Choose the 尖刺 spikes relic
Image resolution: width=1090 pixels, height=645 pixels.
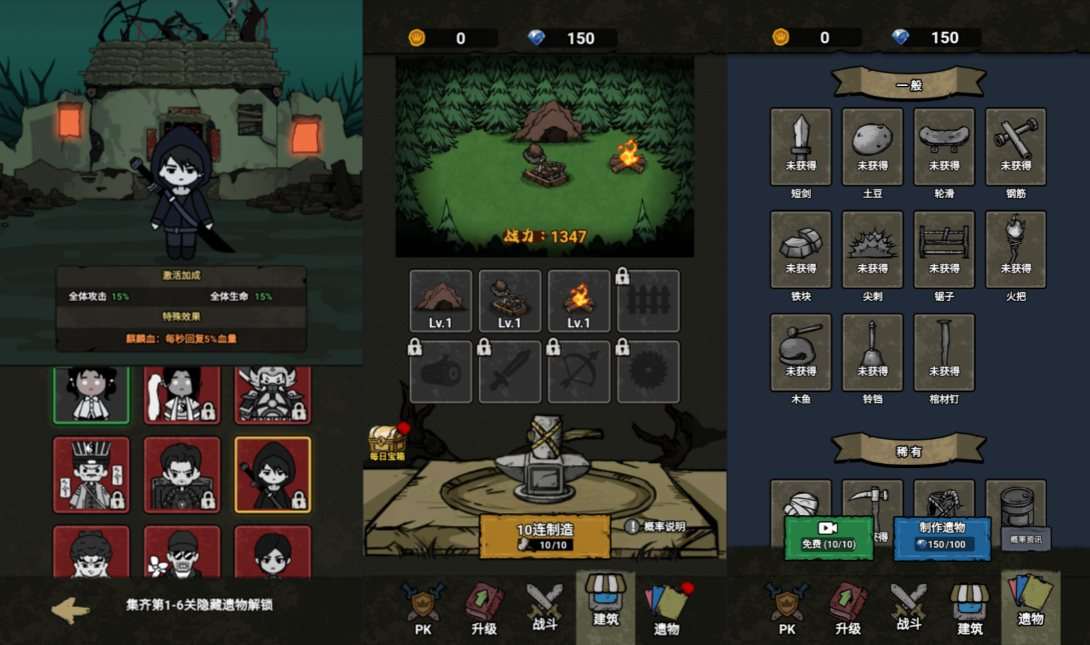[x=872, y=249]
